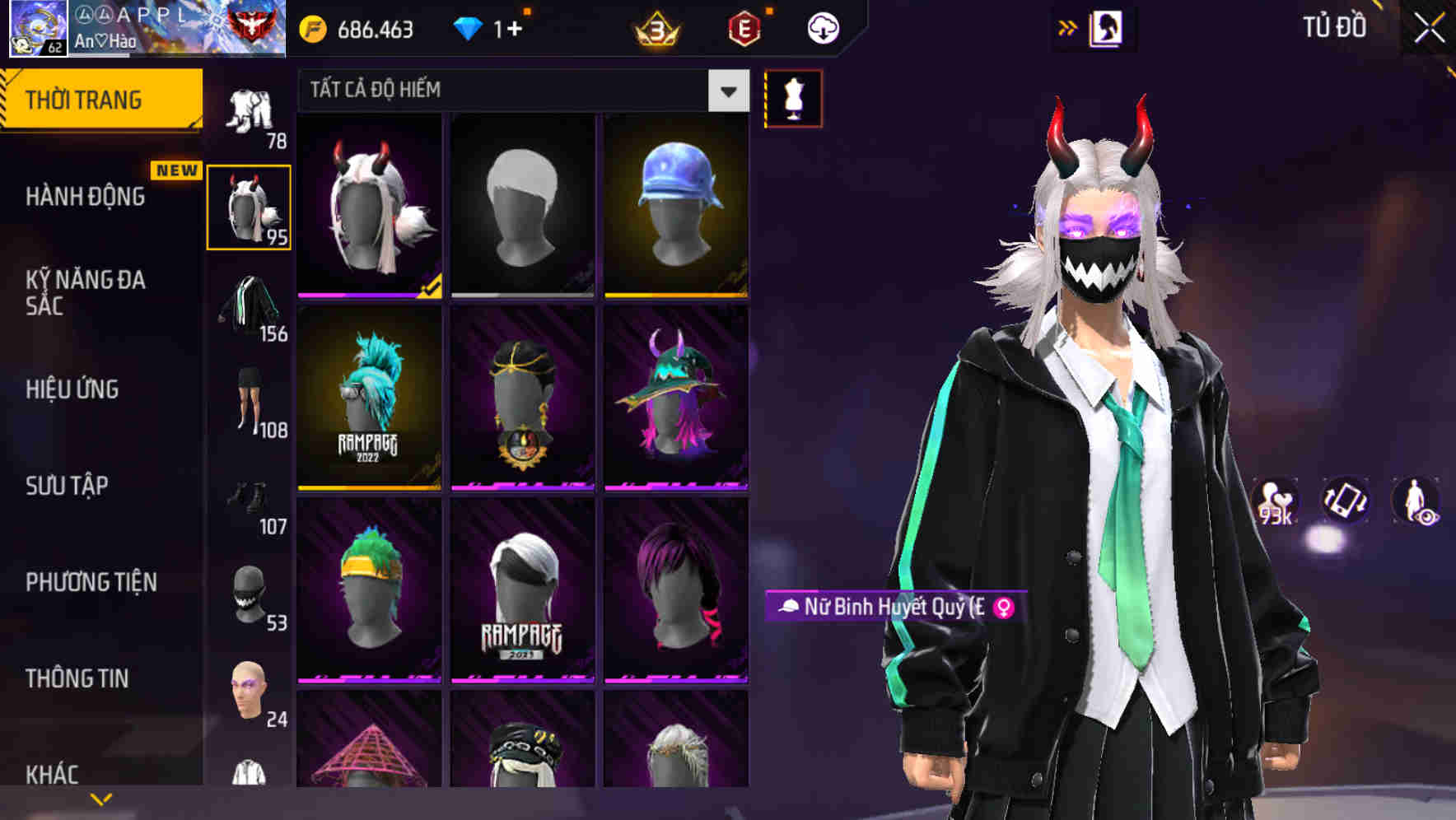Open the HIỆU ỨNG menu item
Image resolution: width=1456 pixels, height=820 pixels.
pos(71,389)
